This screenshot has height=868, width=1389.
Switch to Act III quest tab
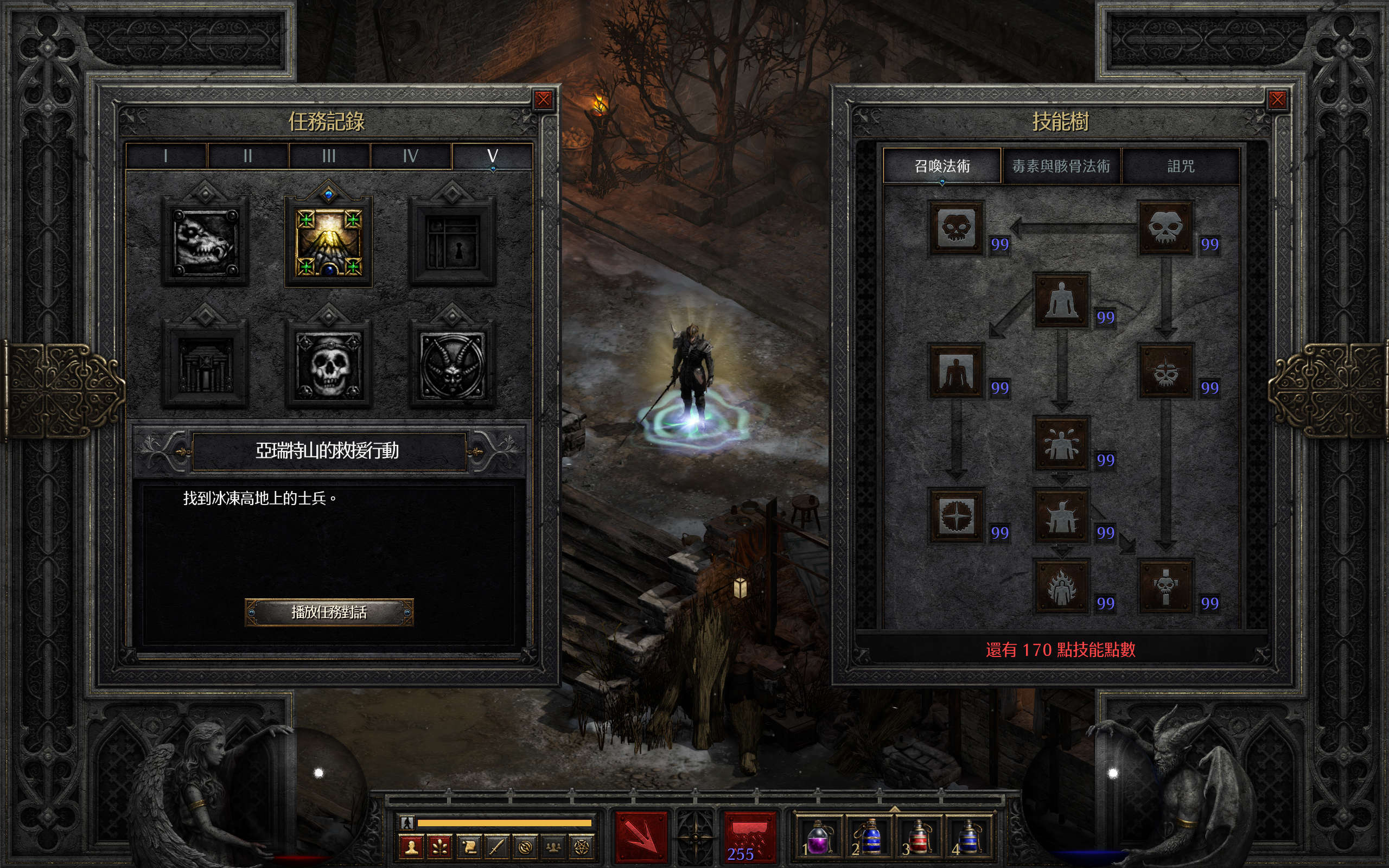click(x=329, y=156)
